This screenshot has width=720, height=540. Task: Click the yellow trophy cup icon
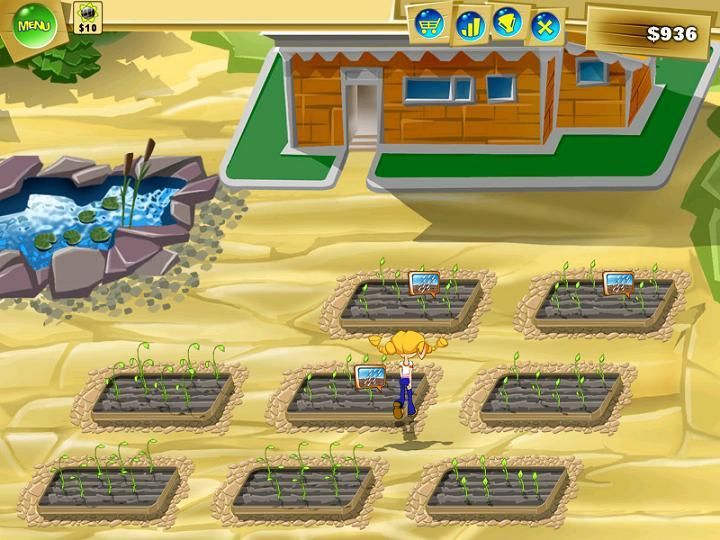click(507, 22)
